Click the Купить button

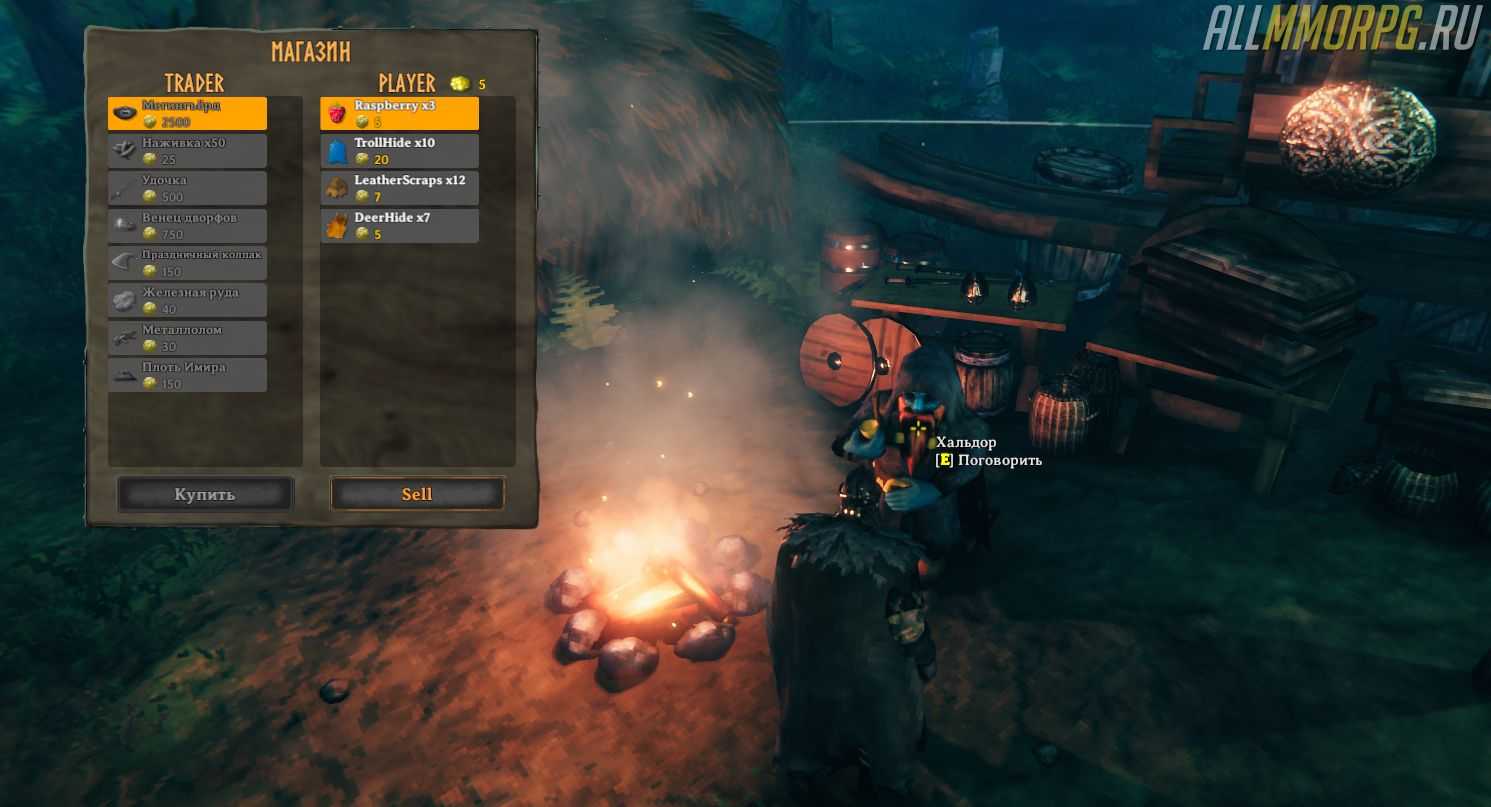[x=205, y=494]
